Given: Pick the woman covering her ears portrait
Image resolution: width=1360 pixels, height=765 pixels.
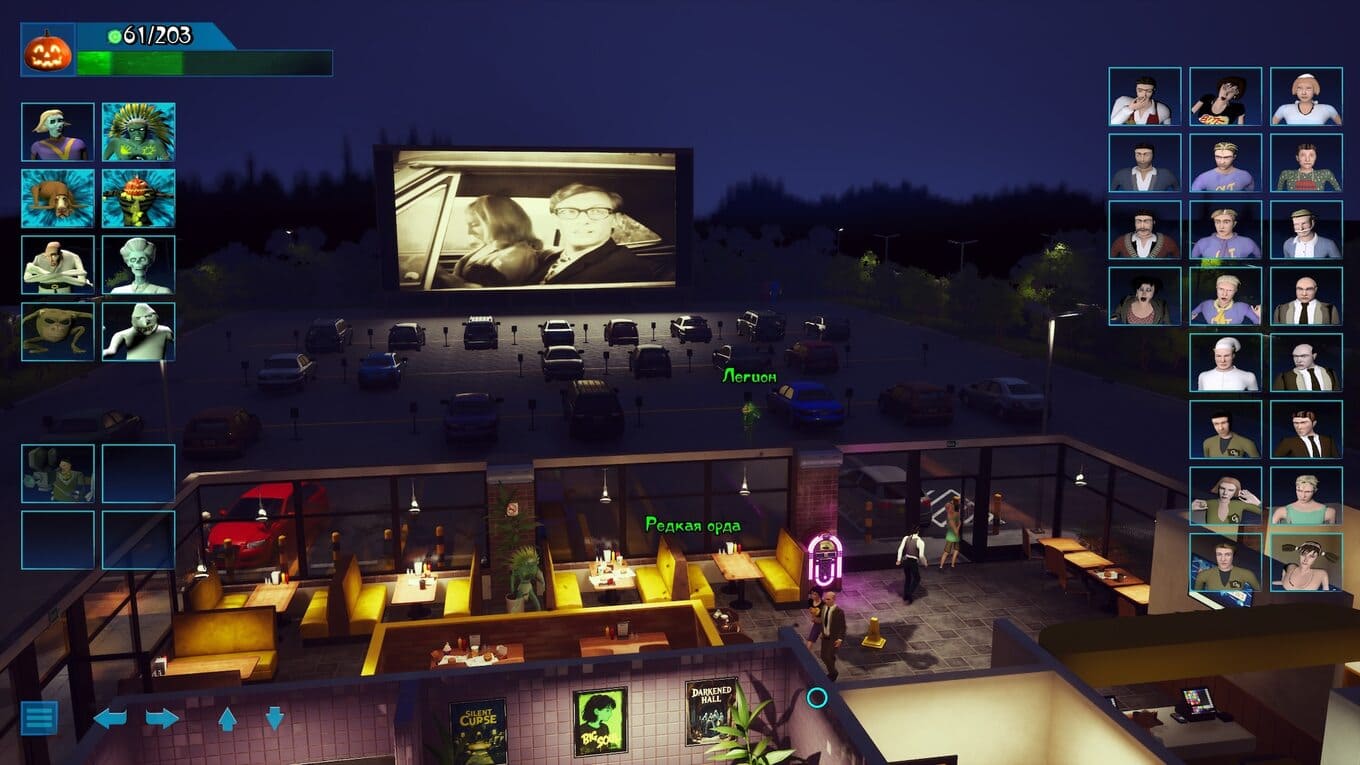Looking at the screenshot, I should (1225, 496).
